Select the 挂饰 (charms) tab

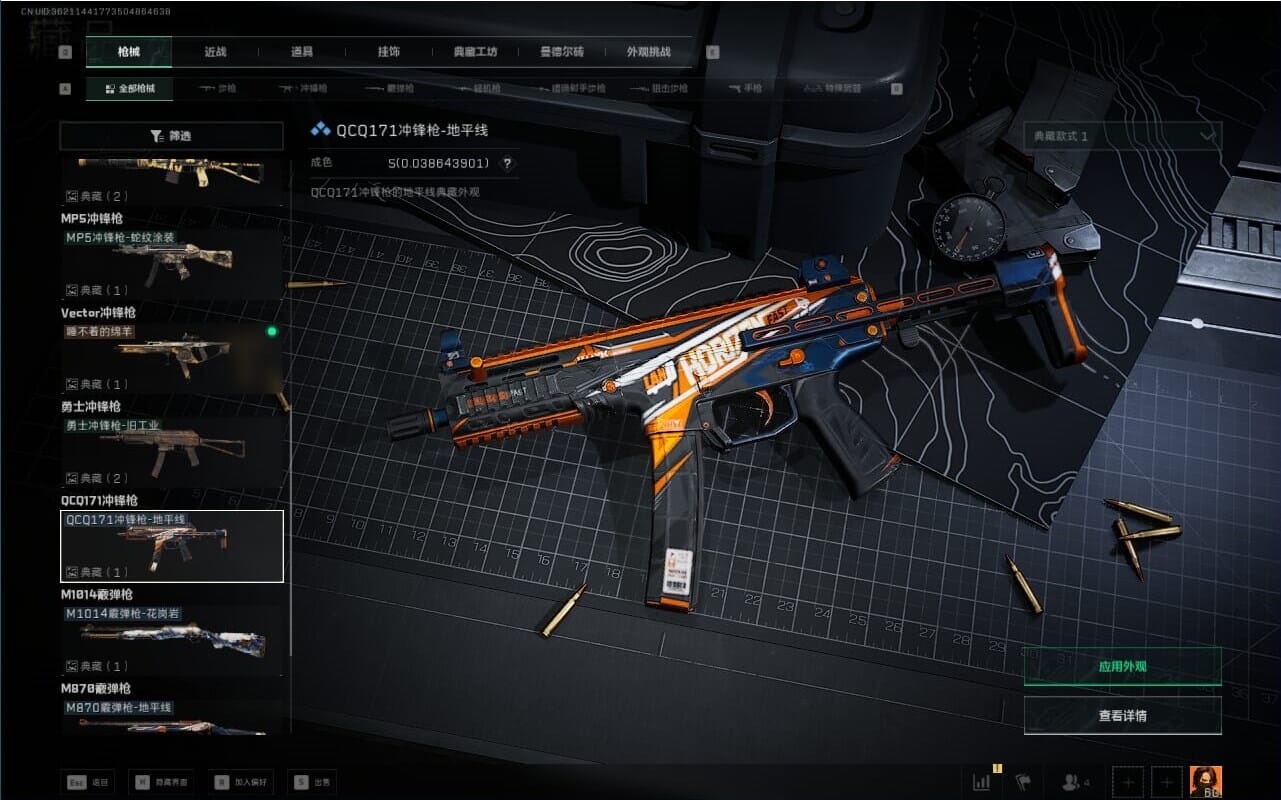tap(389, 52)
